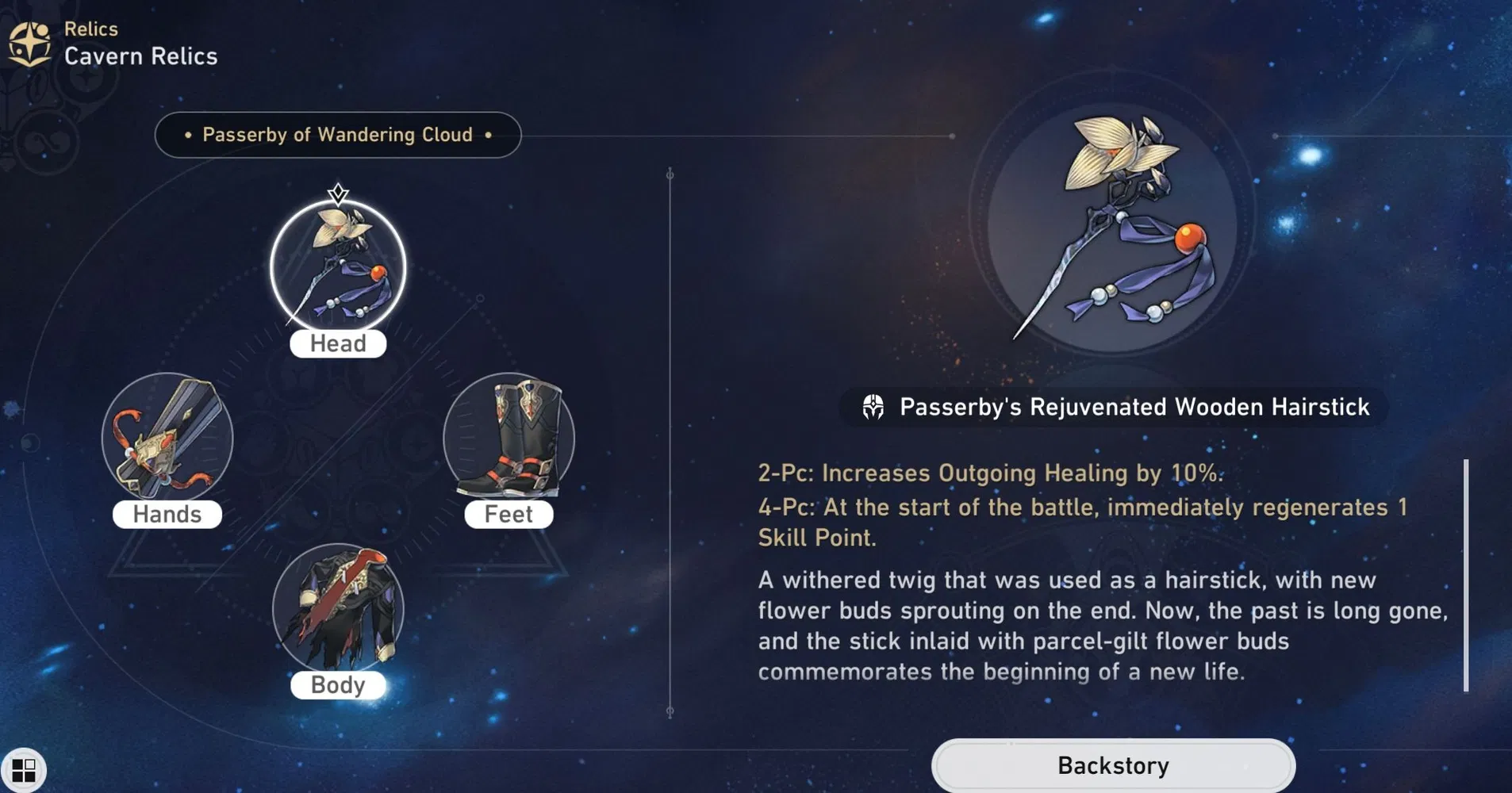Viewport: 1512px width, 793px height.
Task: Switch selection to the Hands slot
Action: (167, 439)
